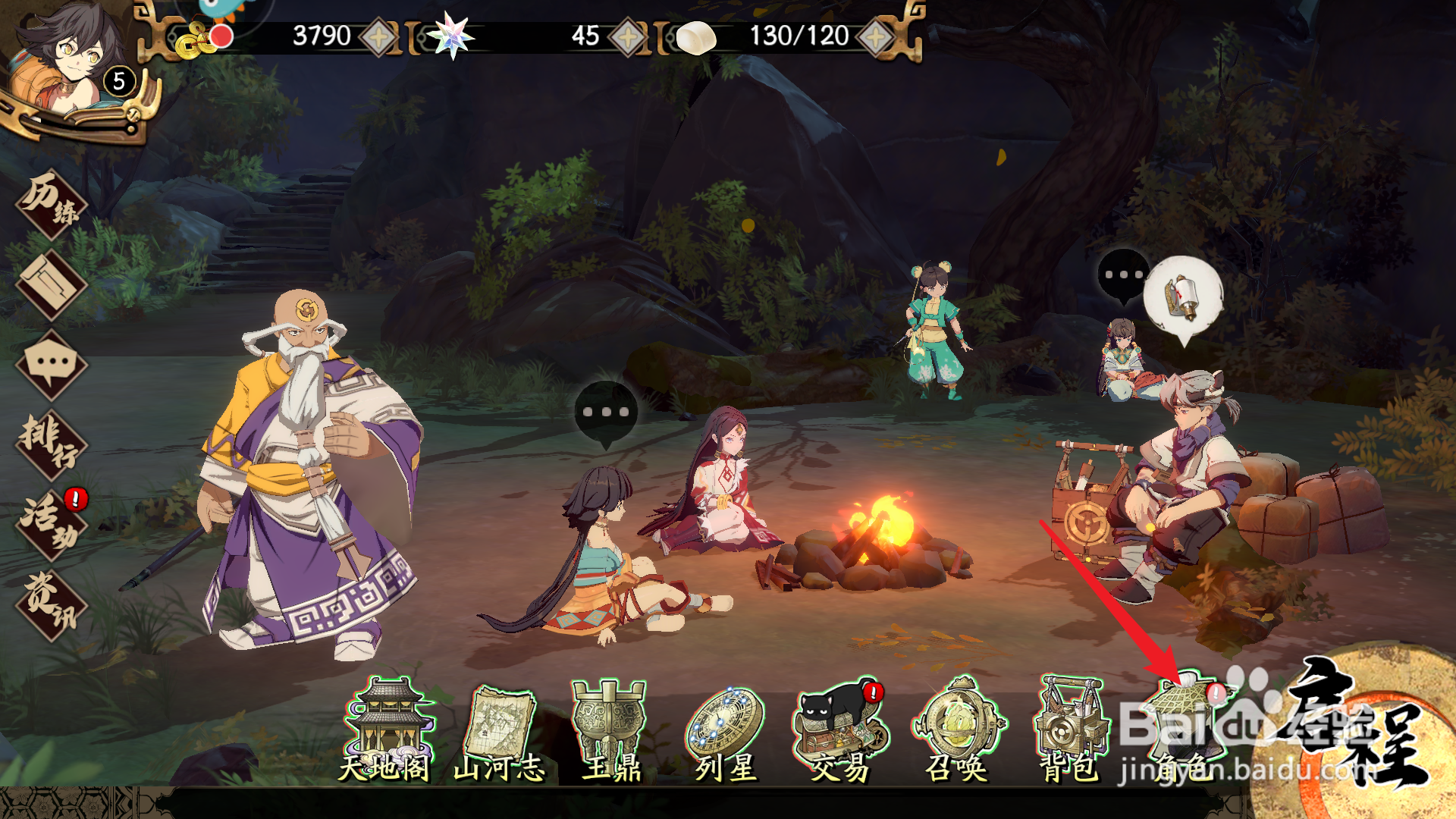The height and width of the screenshot is (819, 1456).
Task: Add coins with the plus beside 3790
Action: [379, 36]
